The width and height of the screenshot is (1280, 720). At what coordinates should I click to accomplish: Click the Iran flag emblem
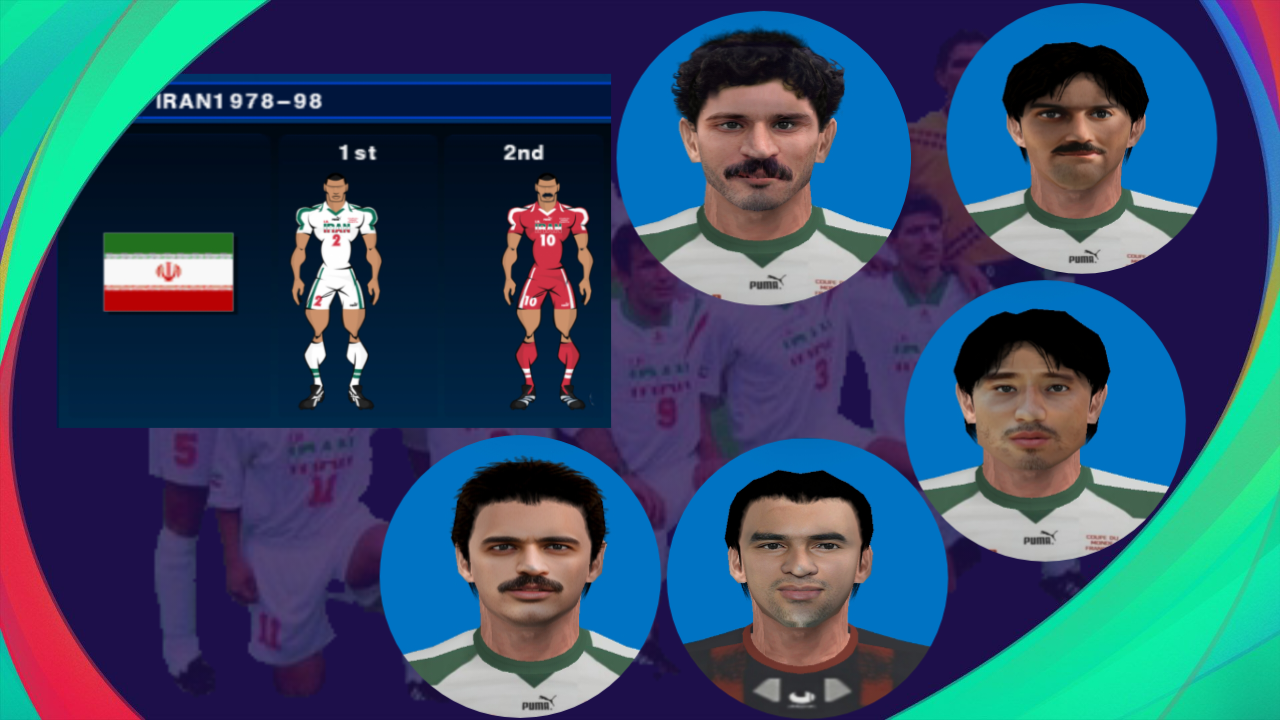tap(168, 272)
